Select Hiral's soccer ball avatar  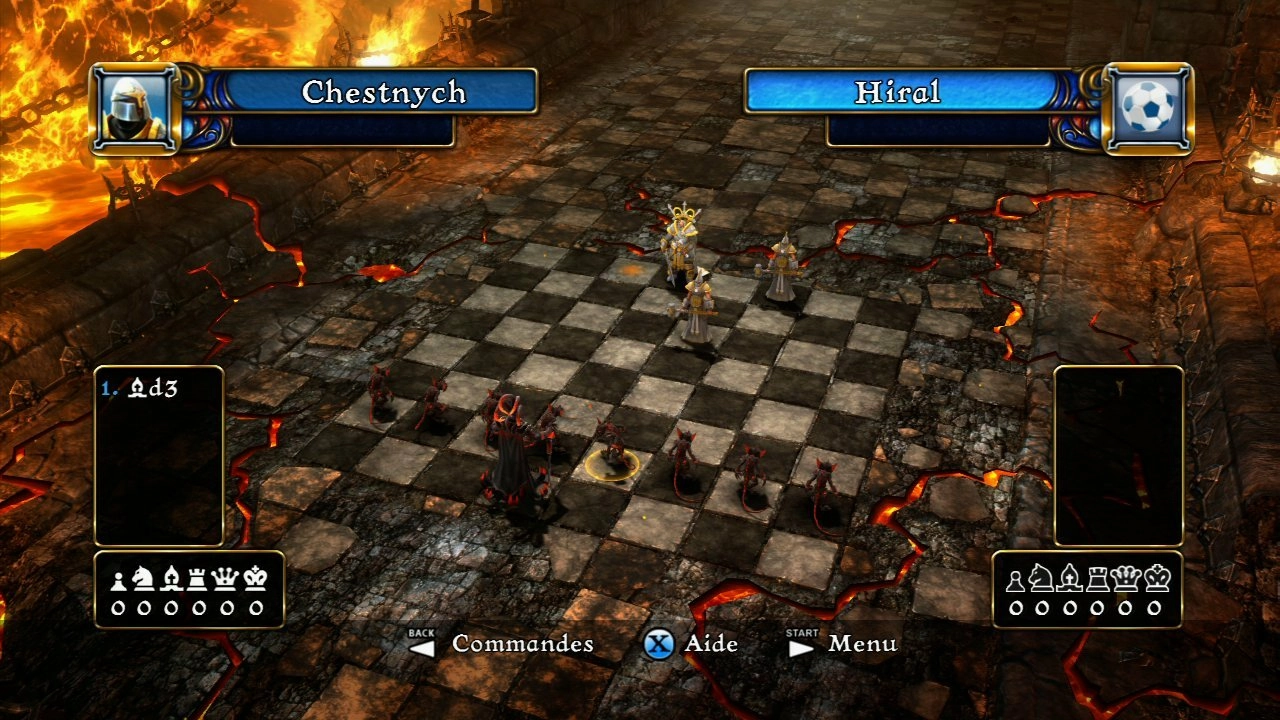tap(1148, 109)
